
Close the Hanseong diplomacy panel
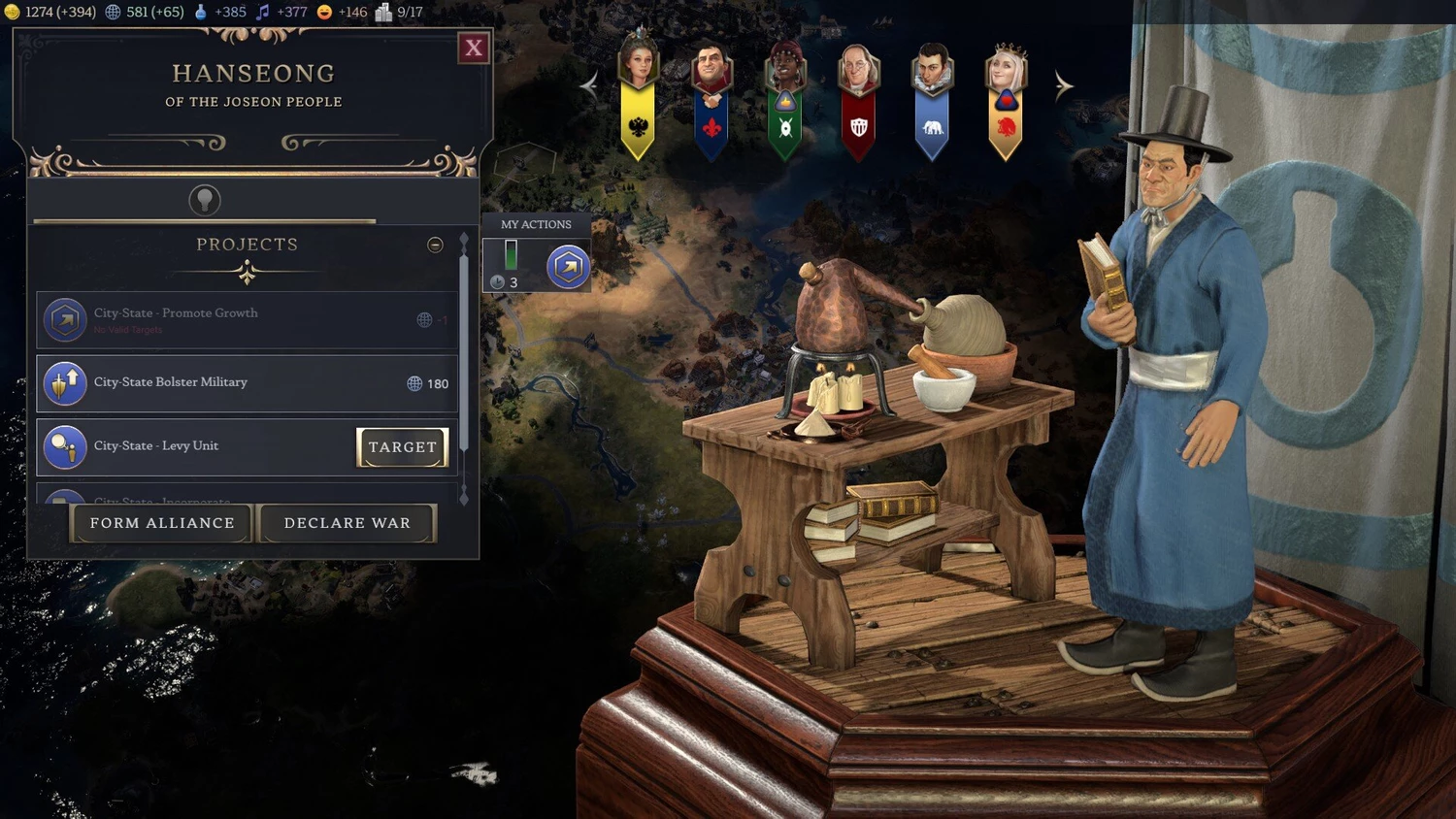(x=474, y=48)
